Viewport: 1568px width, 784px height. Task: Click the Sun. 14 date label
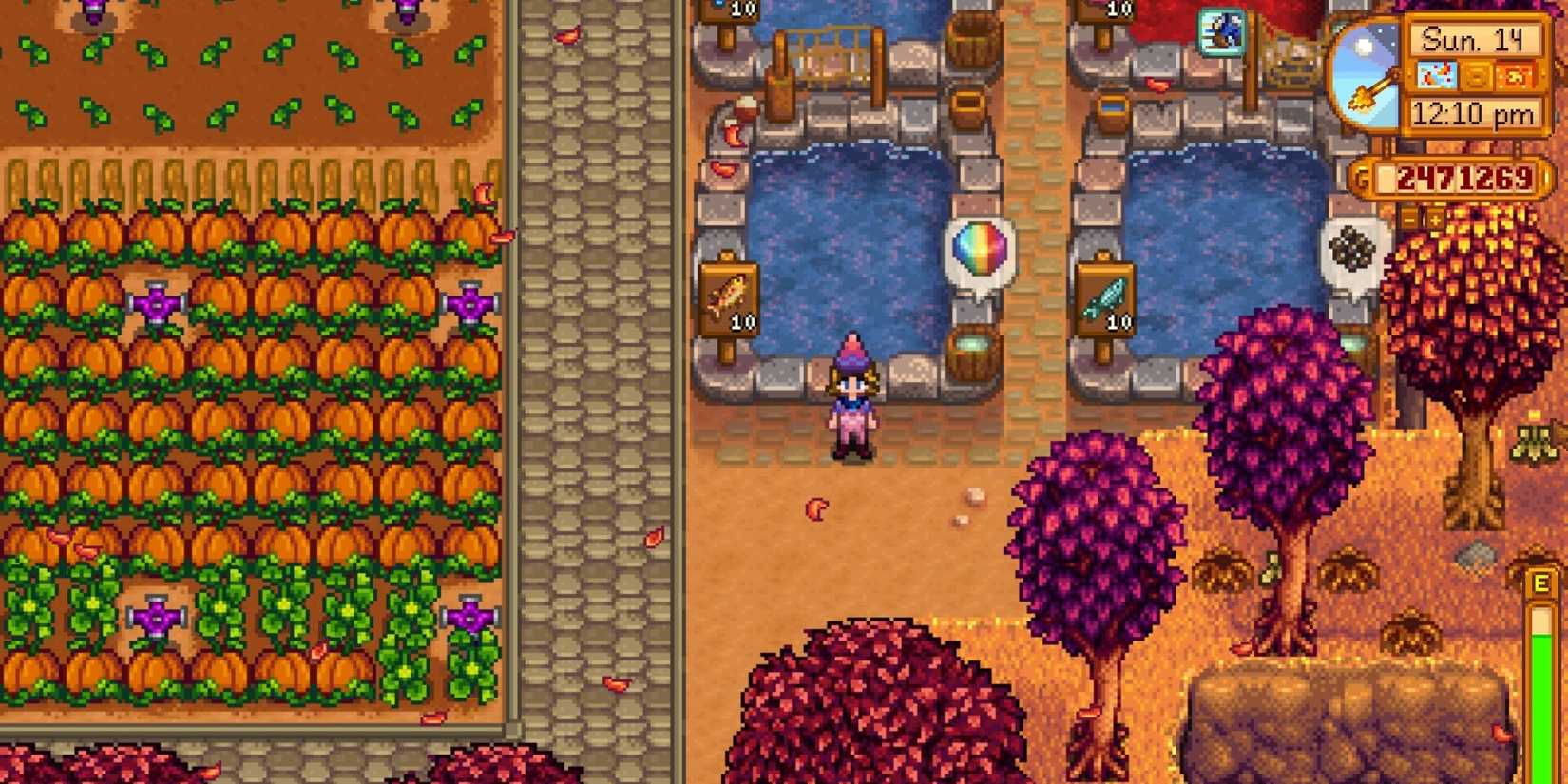point(1475,38)
